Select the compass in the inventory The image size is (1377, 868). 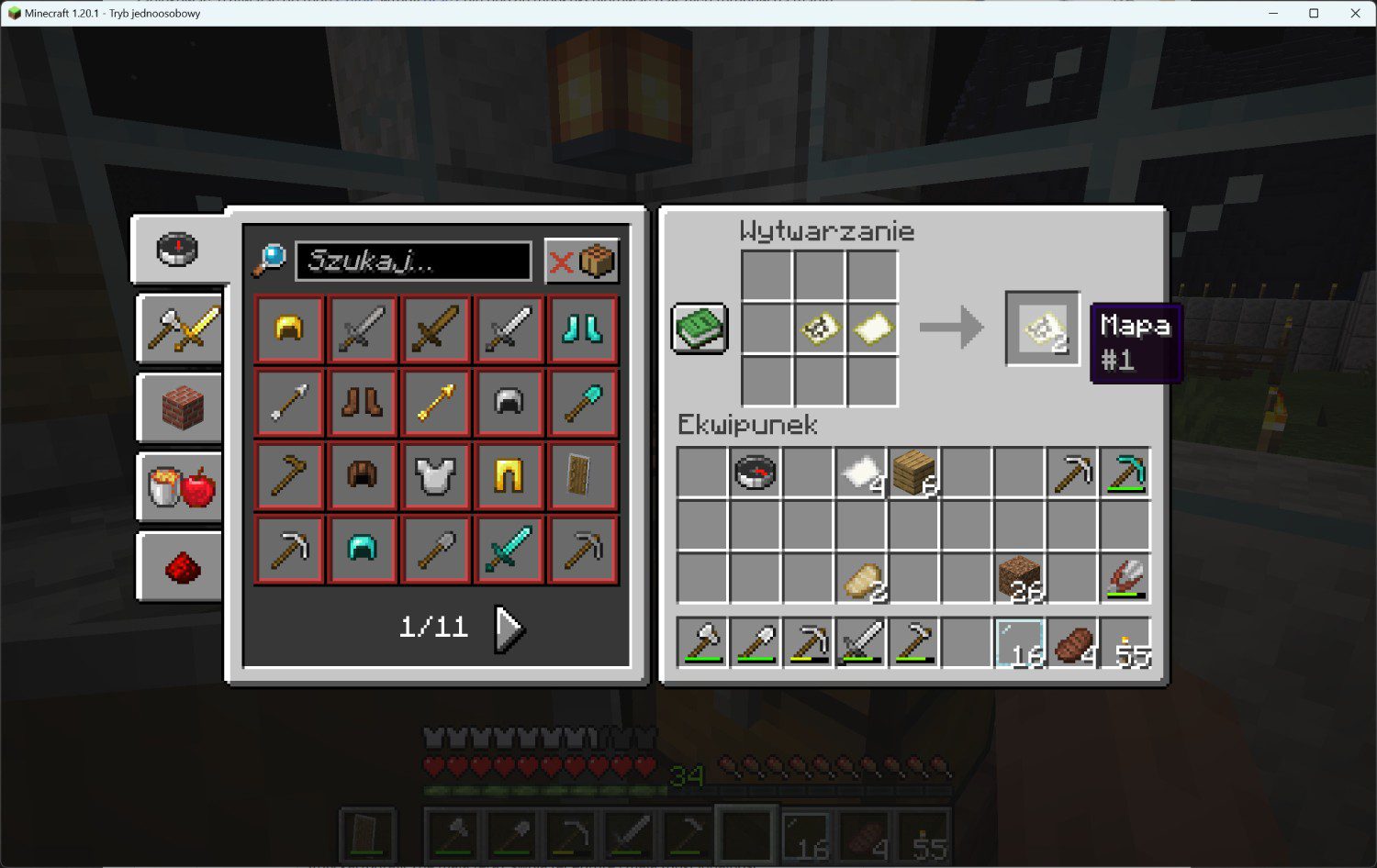(x=756, y=472)
